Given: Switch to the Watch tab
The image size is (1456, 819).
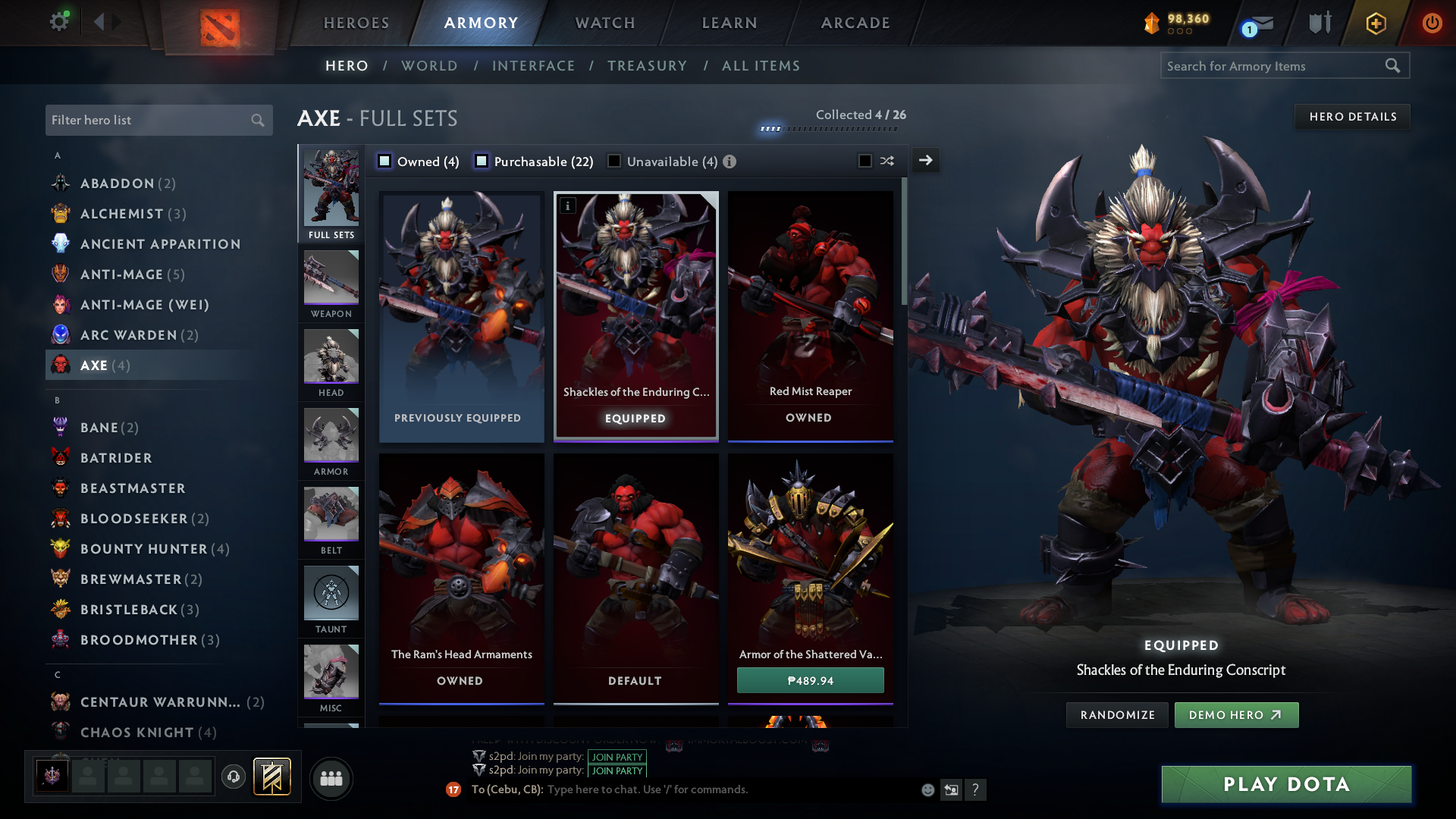Looking at the screenshot, I should coord(605,23).
